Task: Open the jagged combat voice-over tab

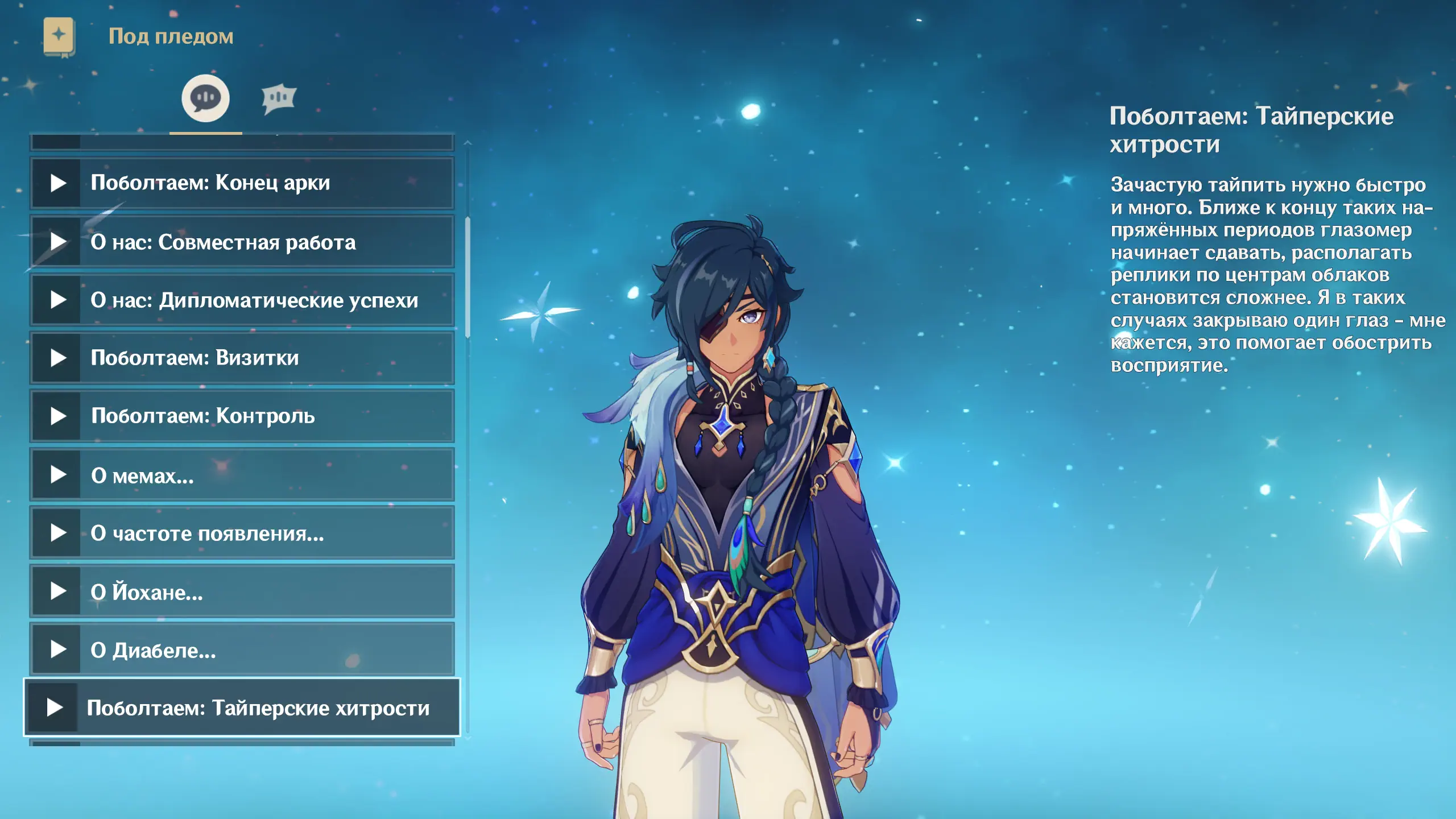Action: pos(279,98)
